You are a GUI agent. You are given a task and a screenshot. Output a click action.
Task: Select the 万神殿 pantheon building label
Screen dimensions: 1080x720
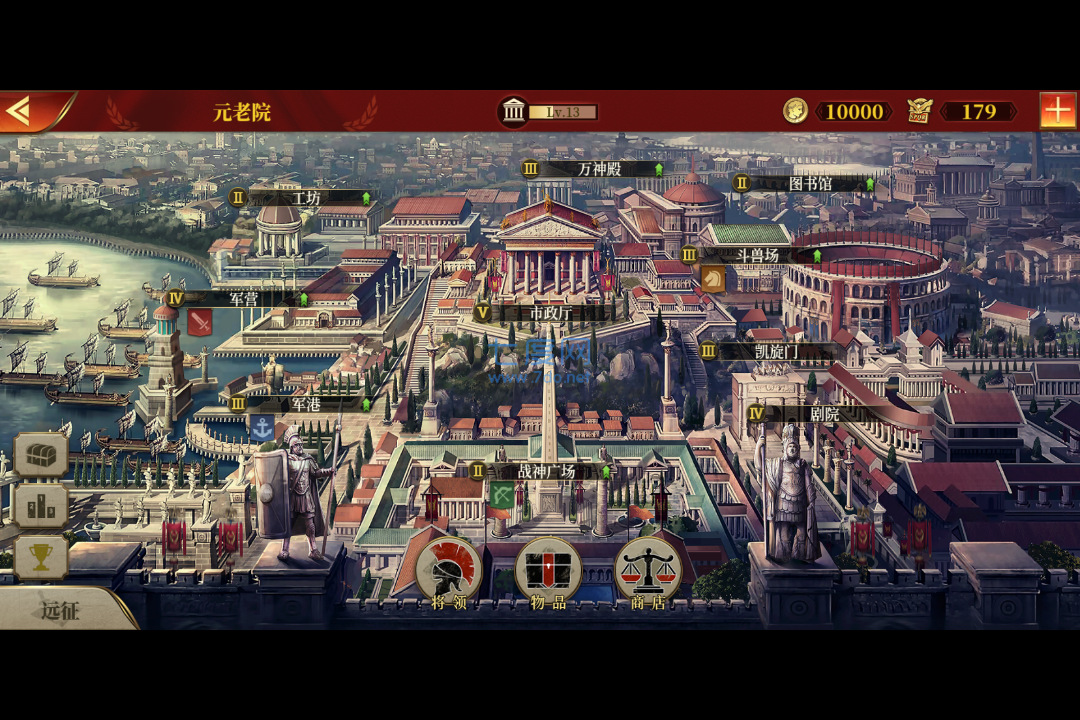[598, 169]
